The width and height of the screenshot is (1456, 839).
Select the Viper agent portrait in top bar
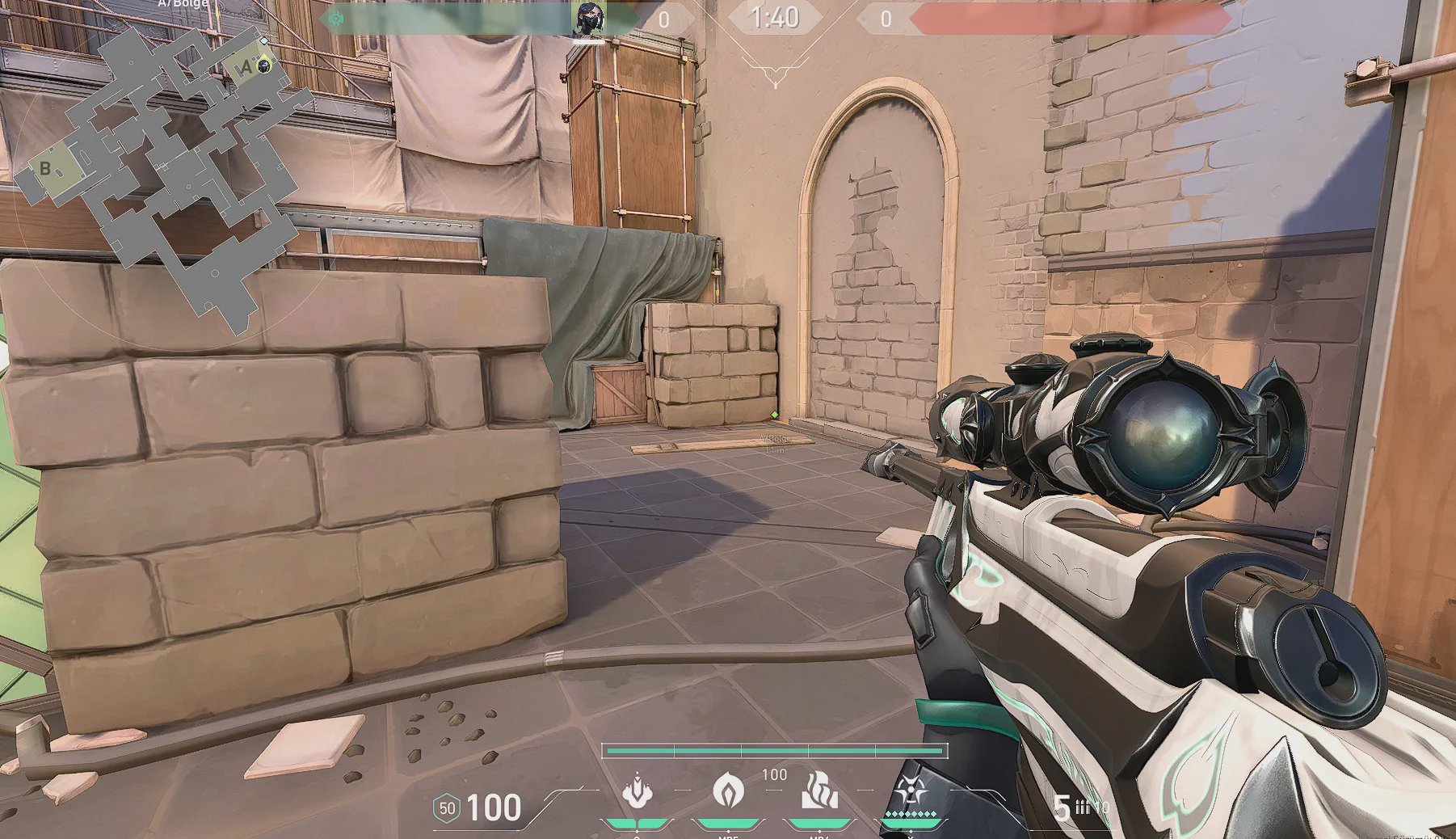click(589, 19)
